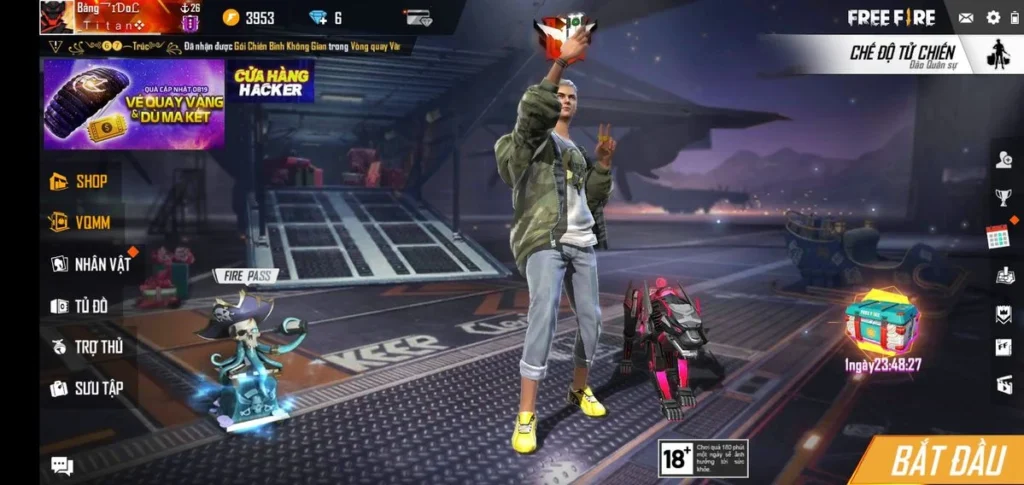
Task: Open the Cửa Hàng Hacker store banner
Action: pos(270,81)
